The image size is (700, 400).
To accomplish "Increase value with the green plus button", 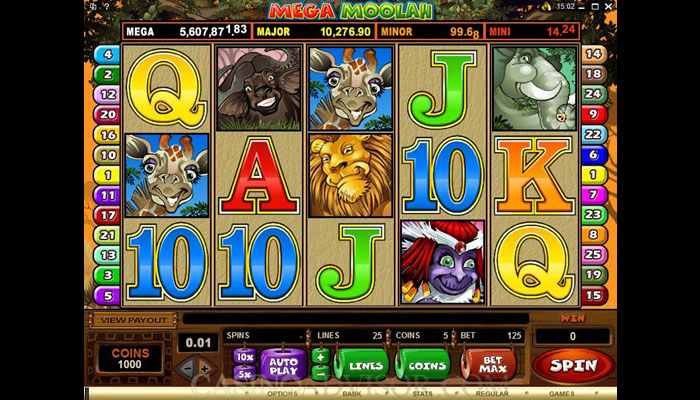I will (x=320, y=356).
